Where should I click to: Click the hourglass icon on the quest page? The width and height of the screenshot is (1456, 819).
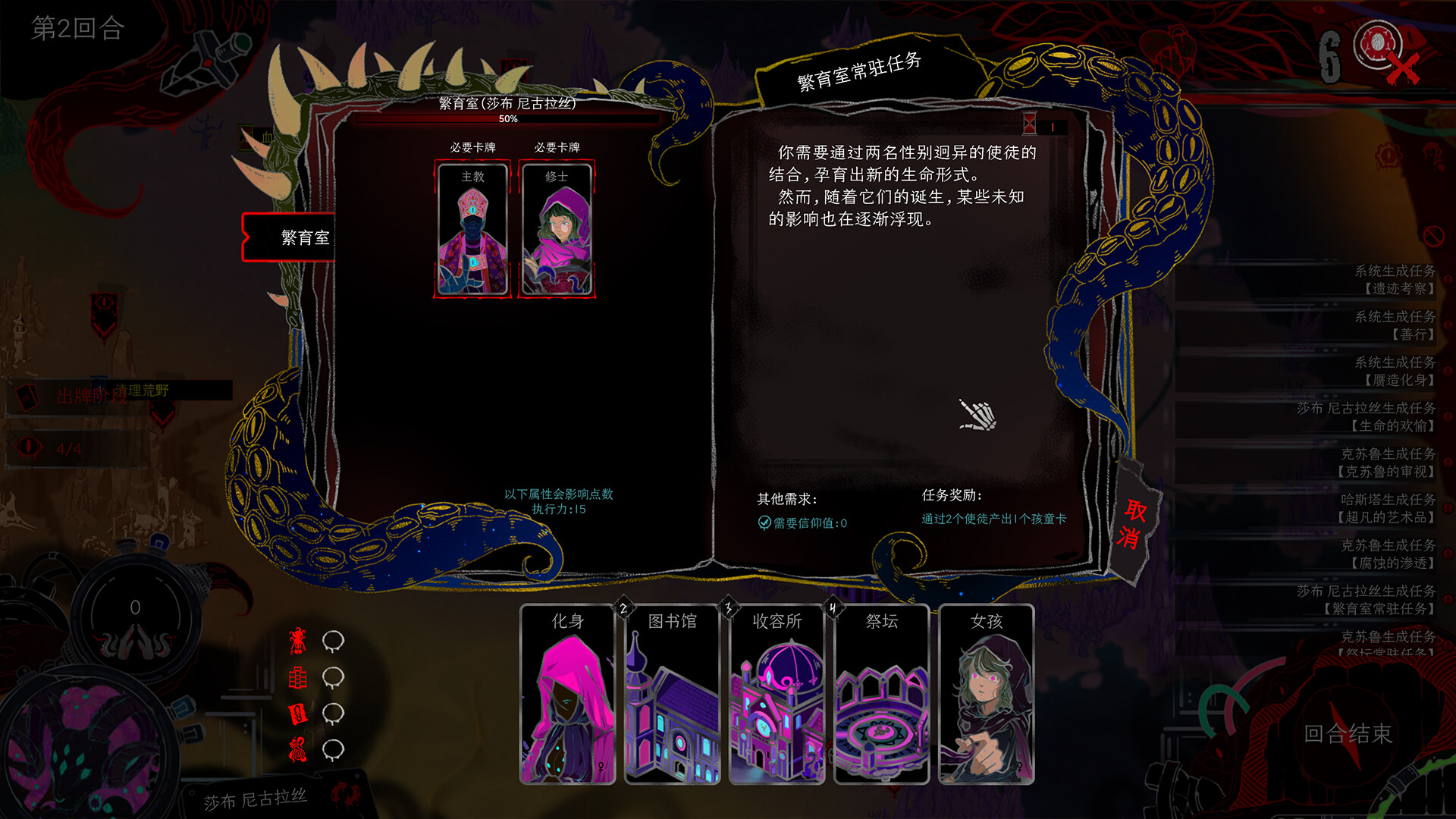pyautogui.click(x=1031, y=123)
